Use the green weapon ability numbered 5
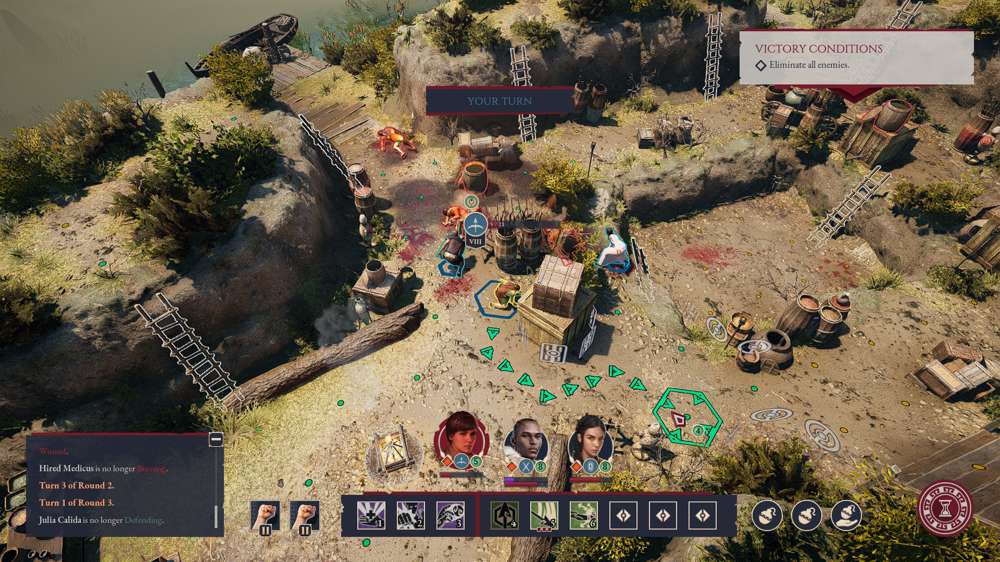Image resolution: width=1000 pixels, height=562 pixels. (543, 515)
